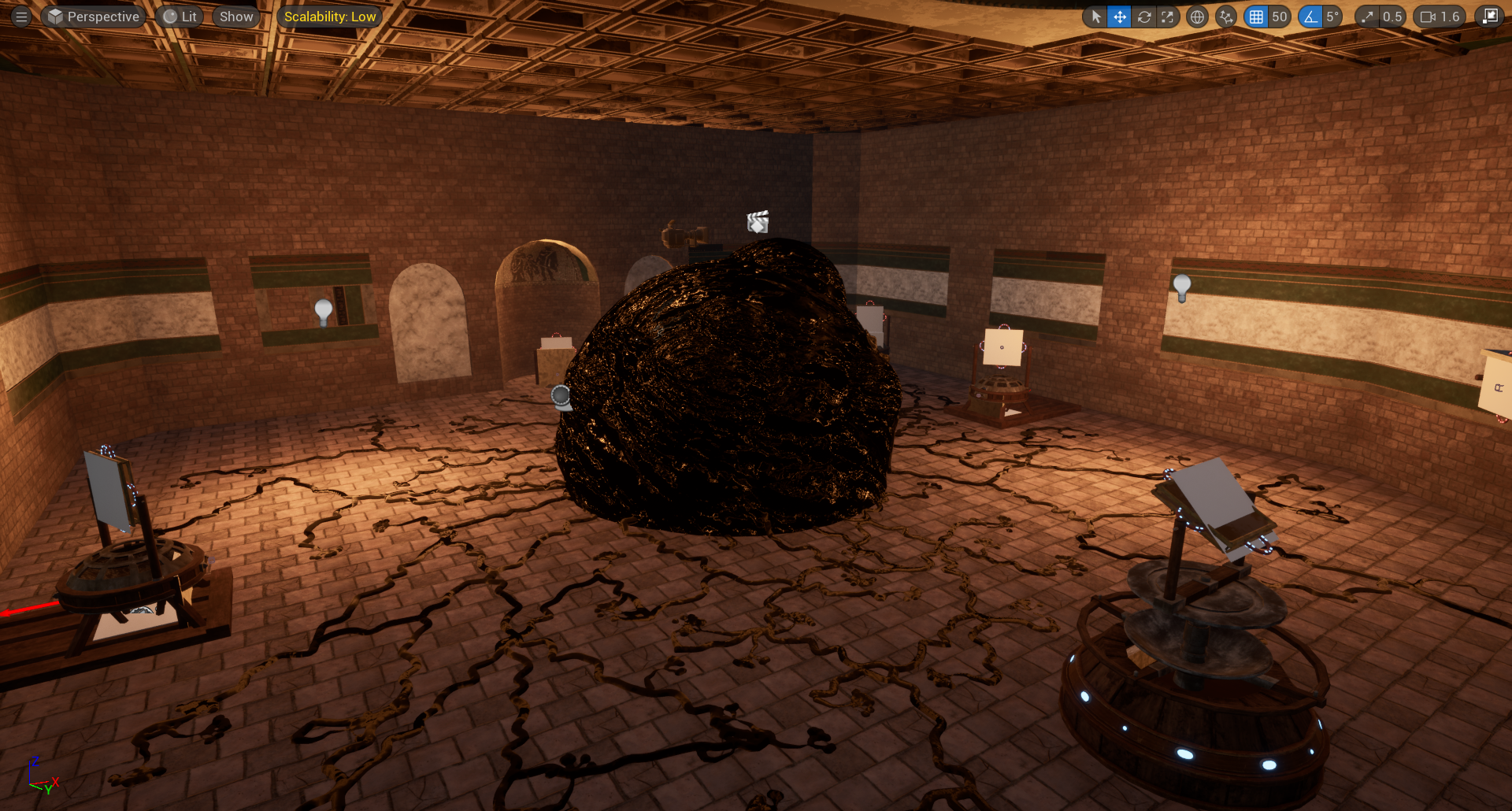
Task: Toggle the world coordinate system globe
Action: [1197, 17]
